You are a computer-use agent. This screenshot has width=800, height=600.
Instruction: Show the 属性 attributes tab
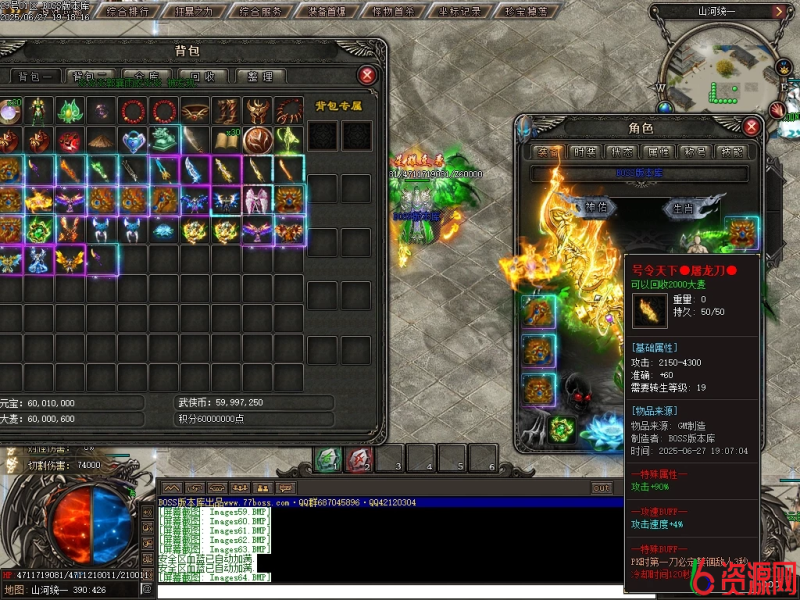point(658,152)
